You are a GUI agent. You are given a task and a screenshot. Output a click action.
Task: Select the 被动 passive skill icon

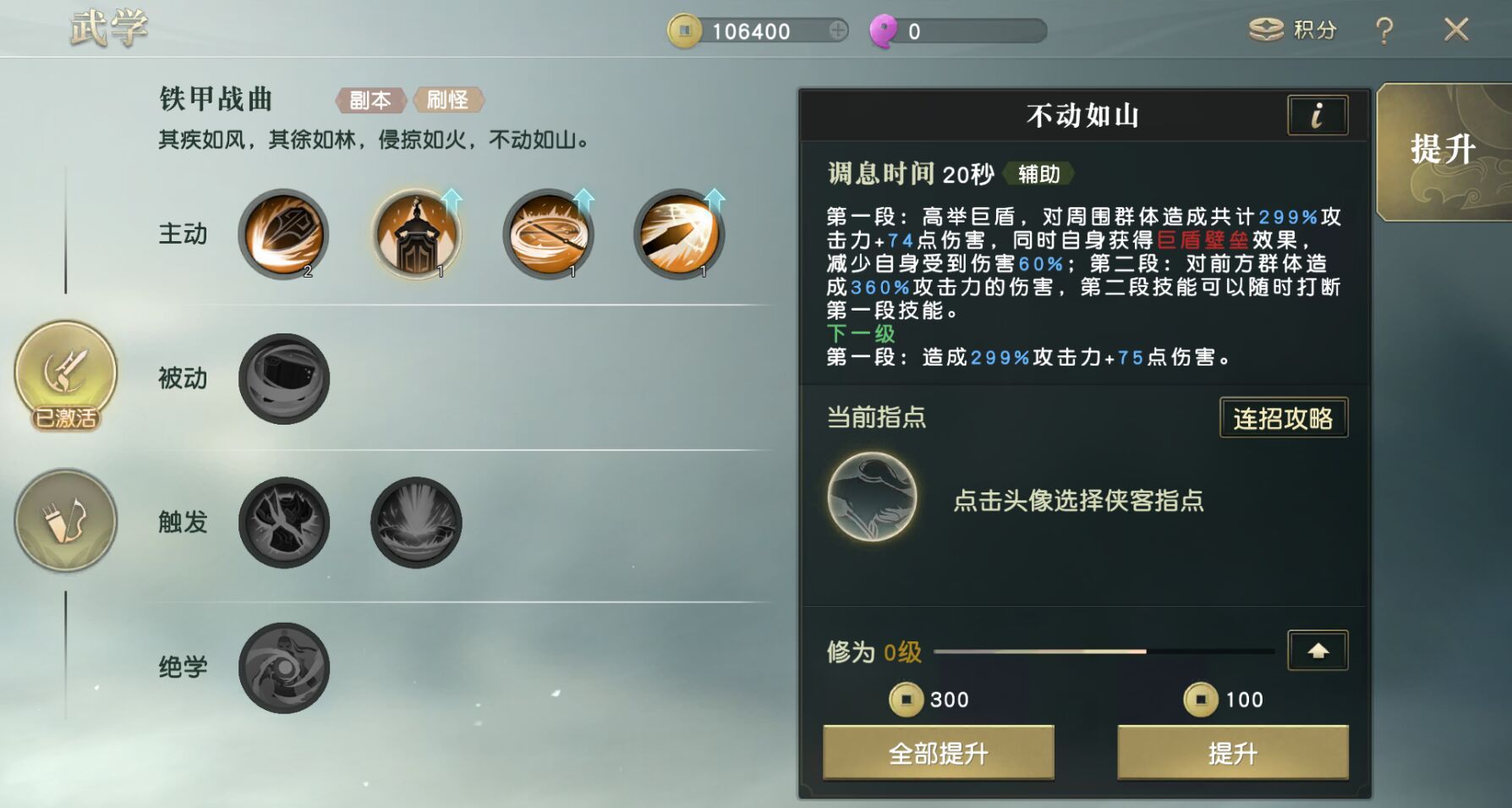(x=283, y=378)
